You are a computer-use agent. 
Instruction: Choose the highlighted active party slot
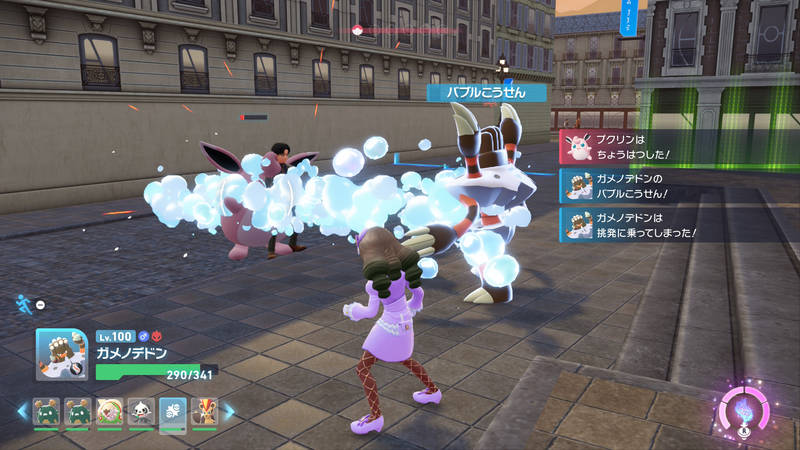click(171, 411)
